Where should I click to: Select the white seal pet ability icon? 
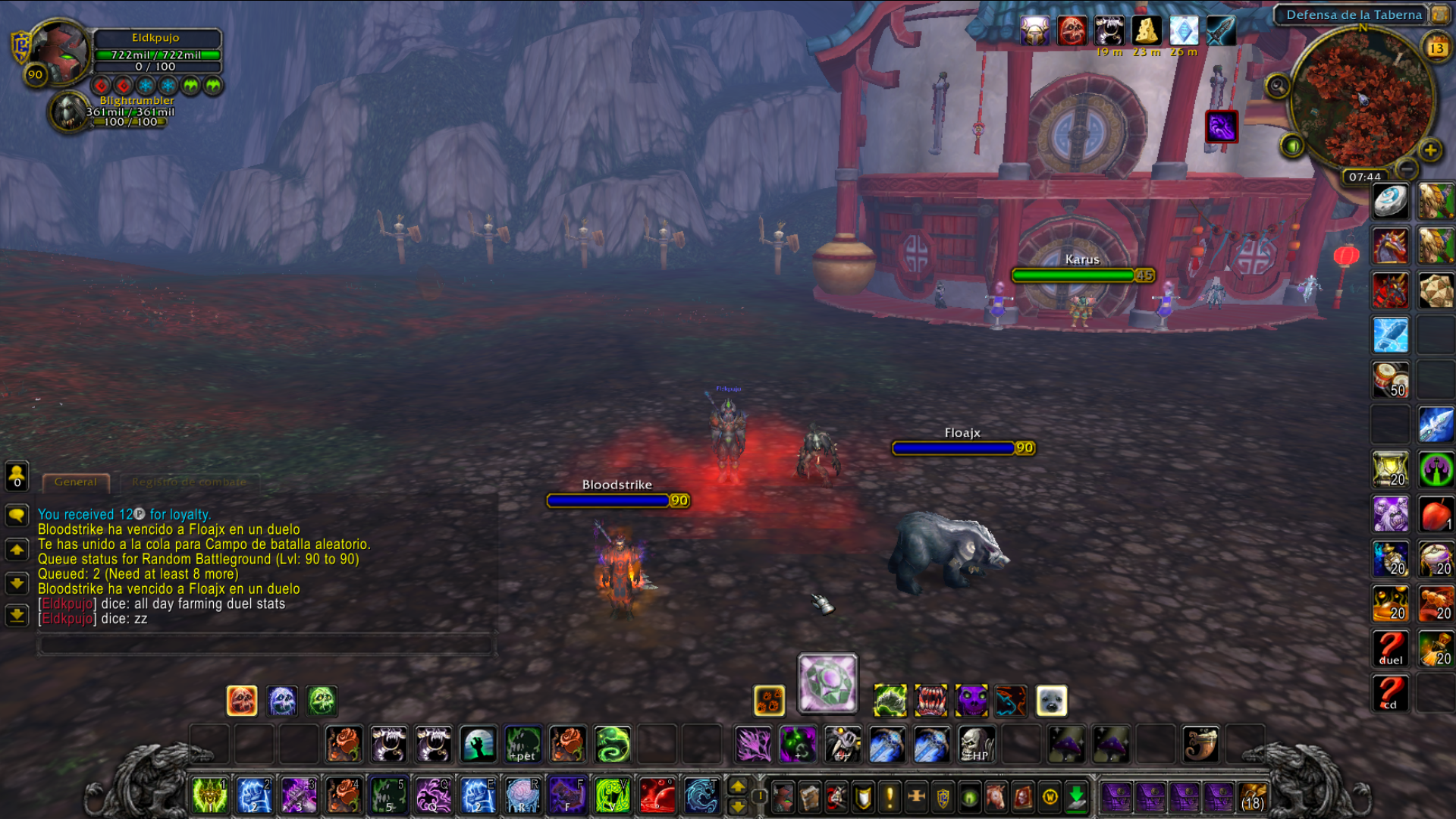tap(1051, 701)
